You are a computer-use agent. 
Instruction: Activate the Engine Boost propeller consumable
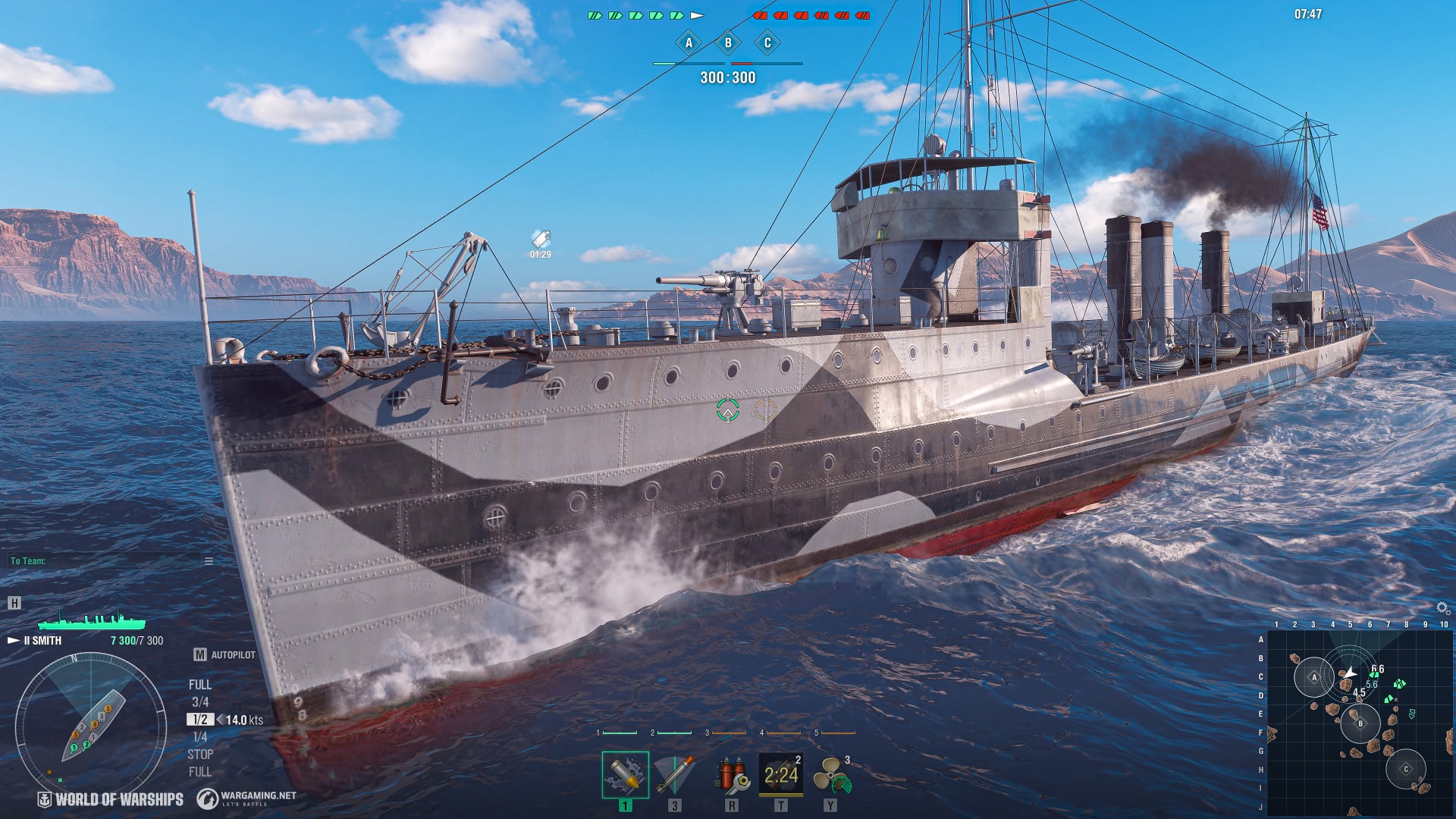pos(831,774)
